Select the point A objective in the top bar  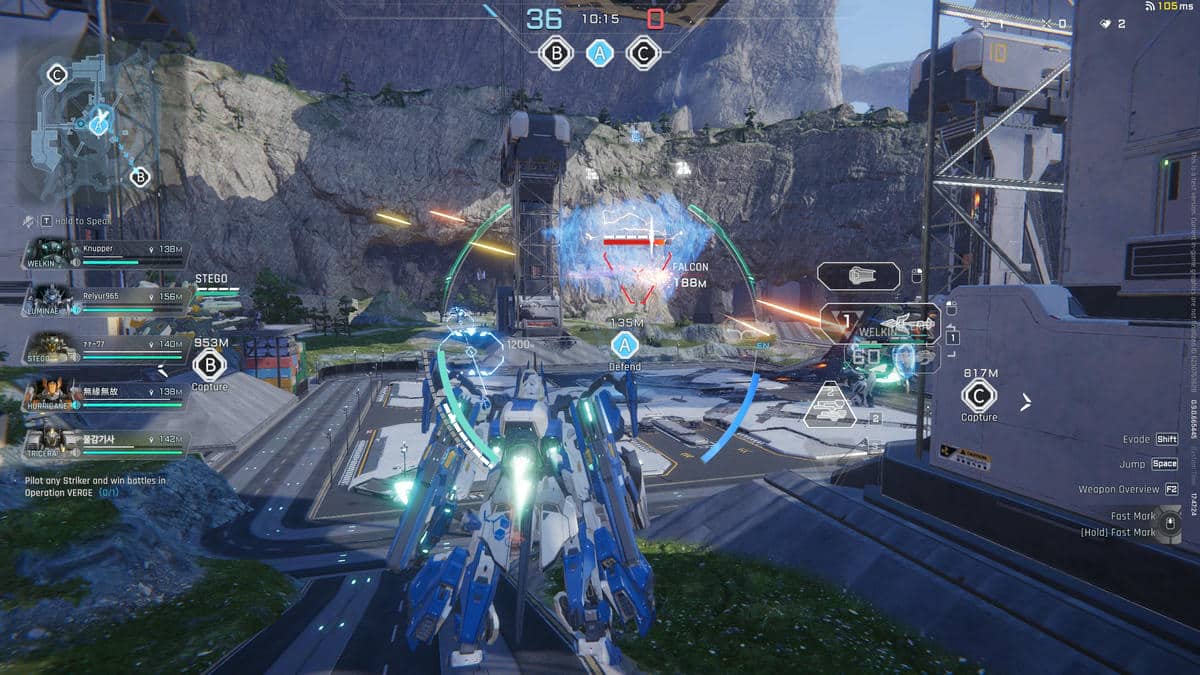[x=599, y=53]
